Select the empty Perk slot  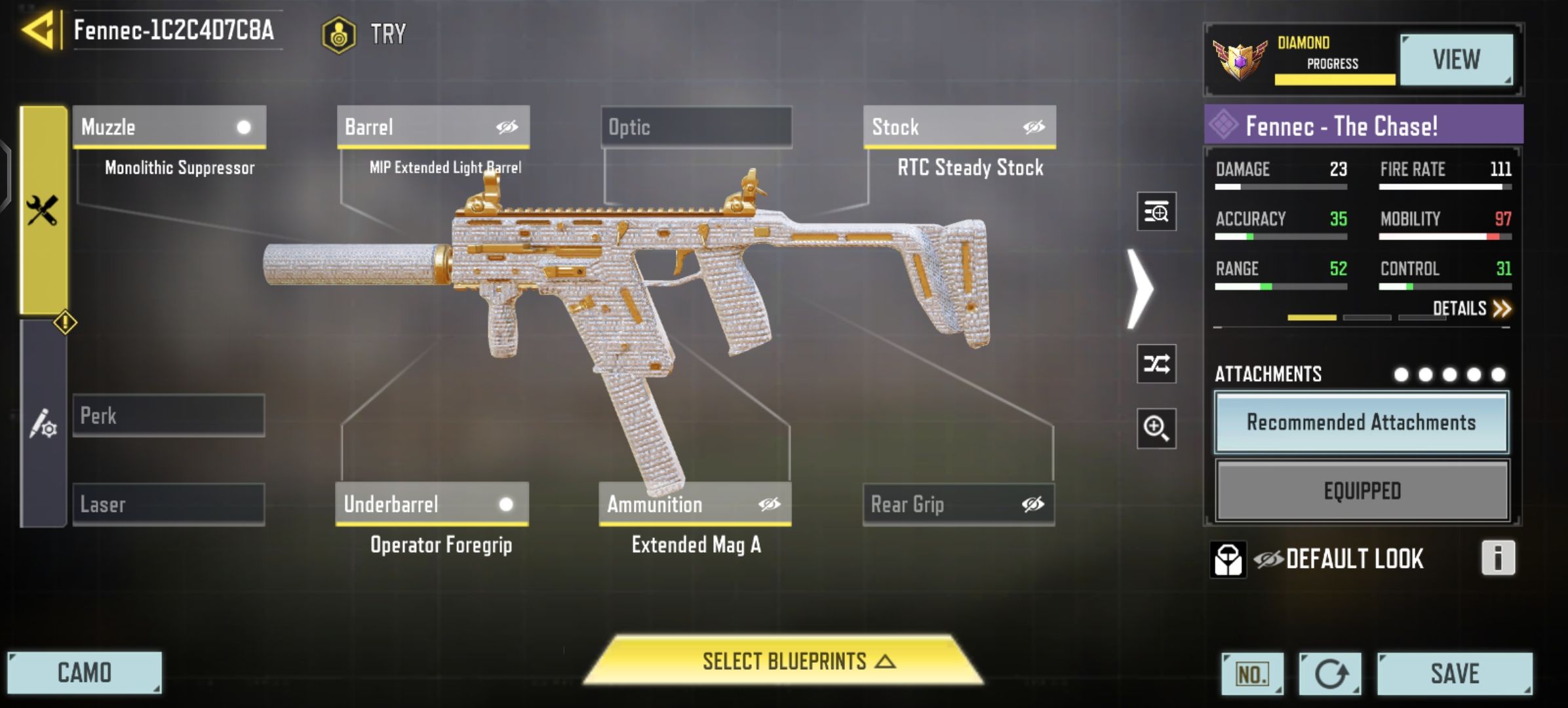[x=169, y=416]
